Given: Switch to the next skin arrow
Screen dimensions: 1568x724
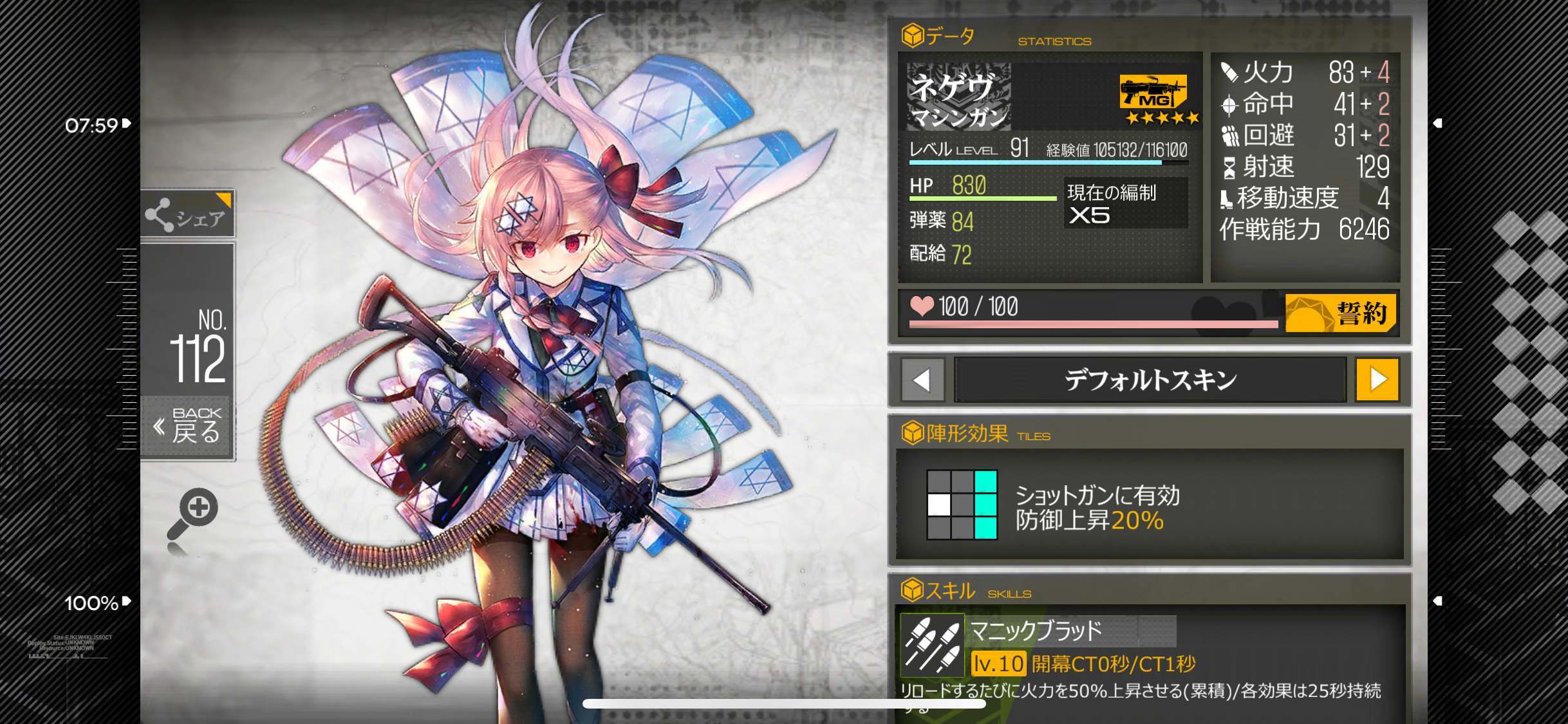Looking at the screenshot, I should (1377, 380).
